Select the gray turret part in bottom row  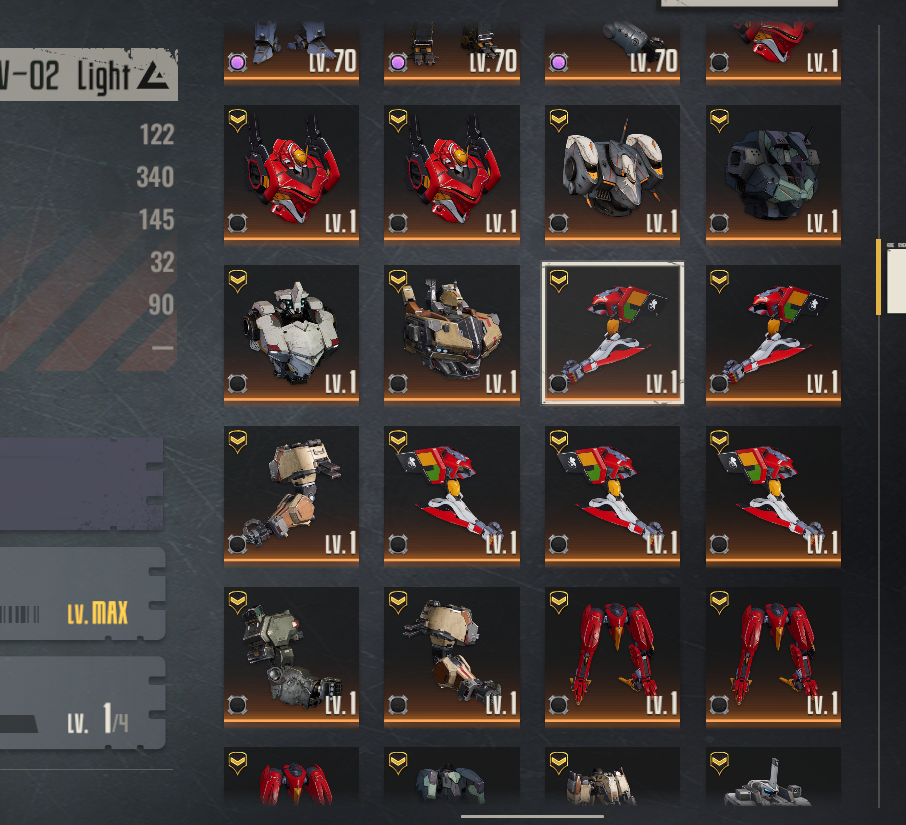point(773,780)
